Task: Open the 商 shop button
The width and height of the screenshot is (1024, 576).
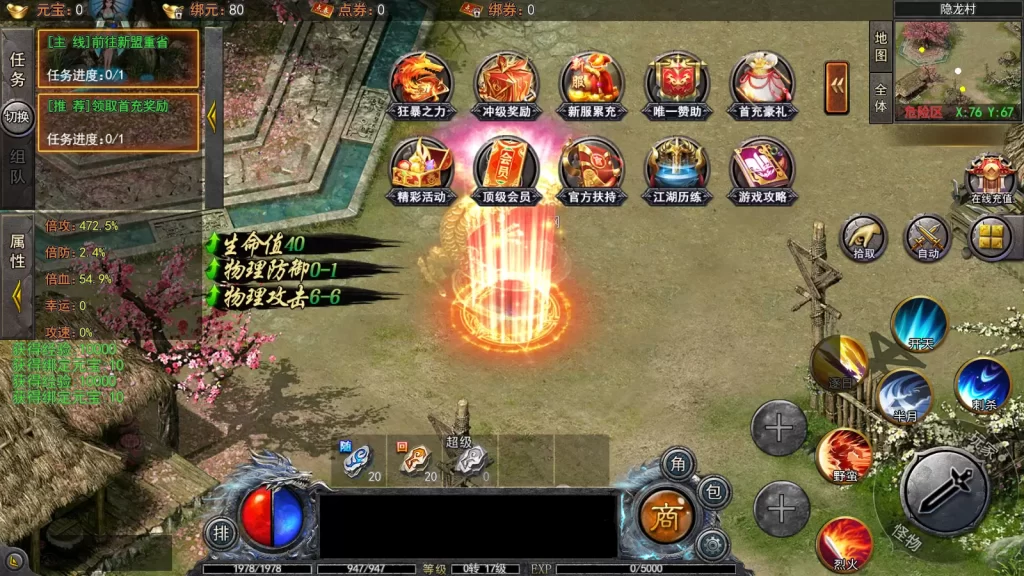Action: click(665, 517)
